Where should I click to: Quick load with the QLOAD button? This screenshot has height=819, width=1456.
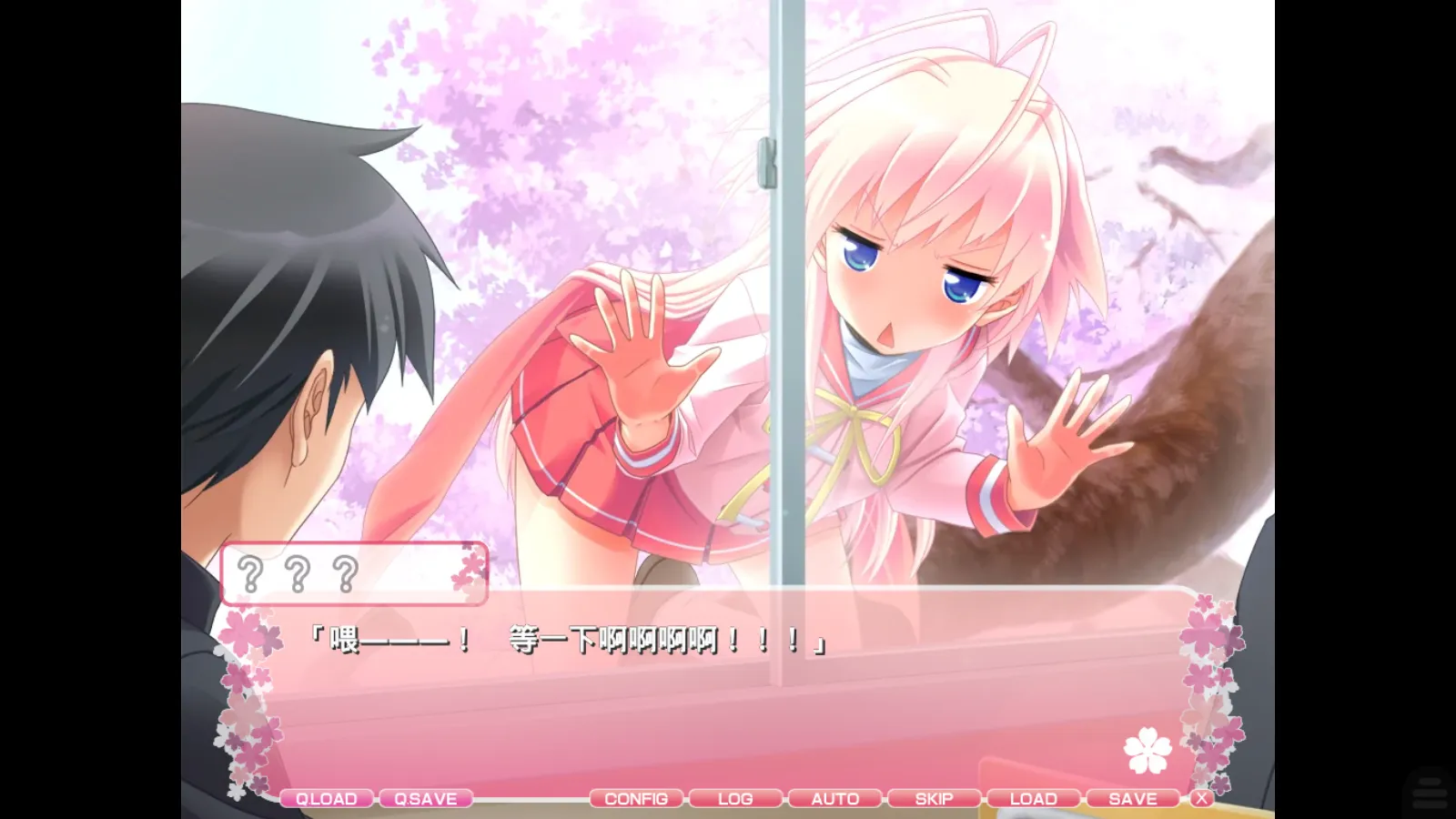point(327,798)
